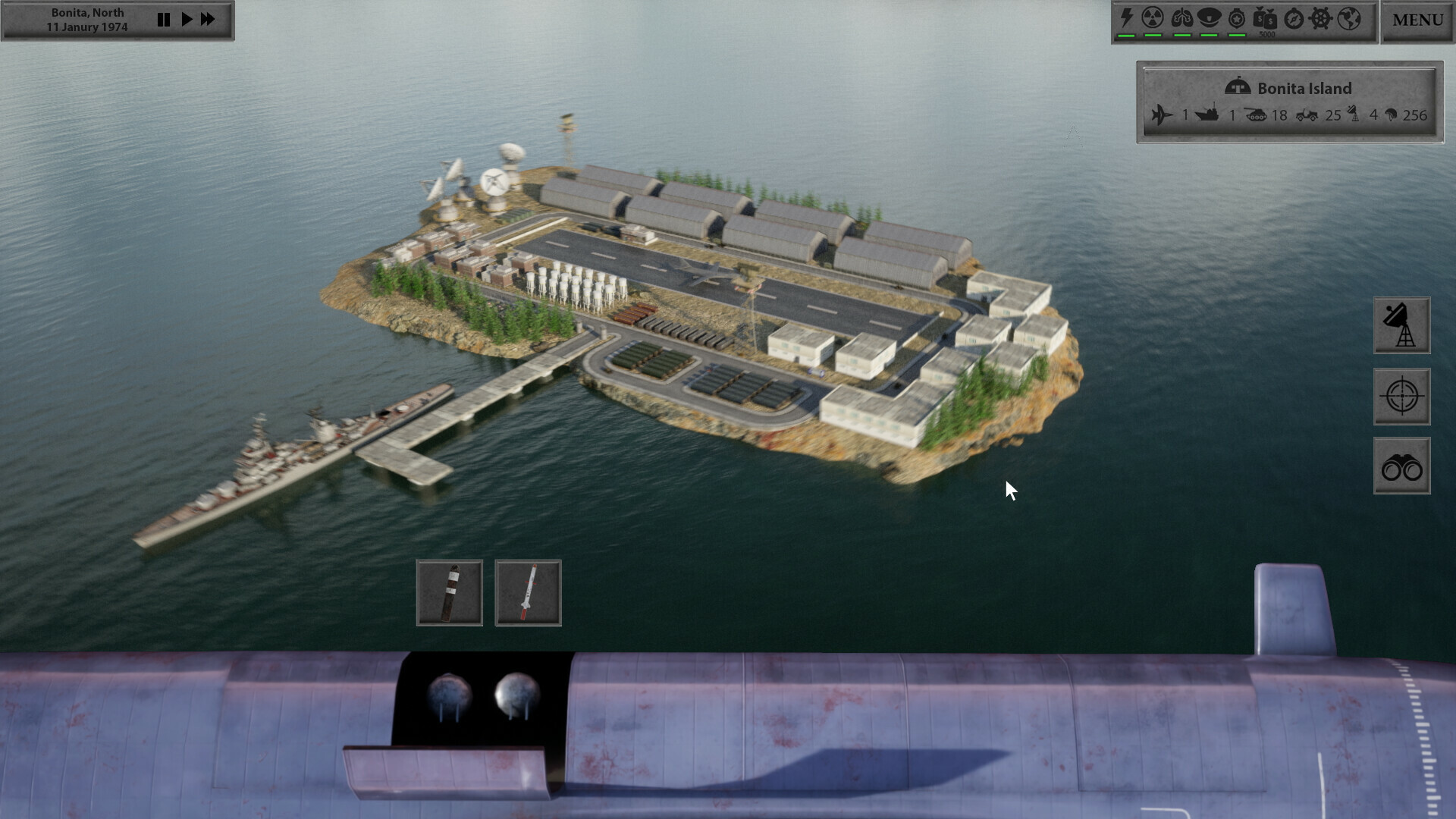Image resolution: width=1456 pixels, height=819 pixels.
Task: Pause the game time
Action: point(164,20)
